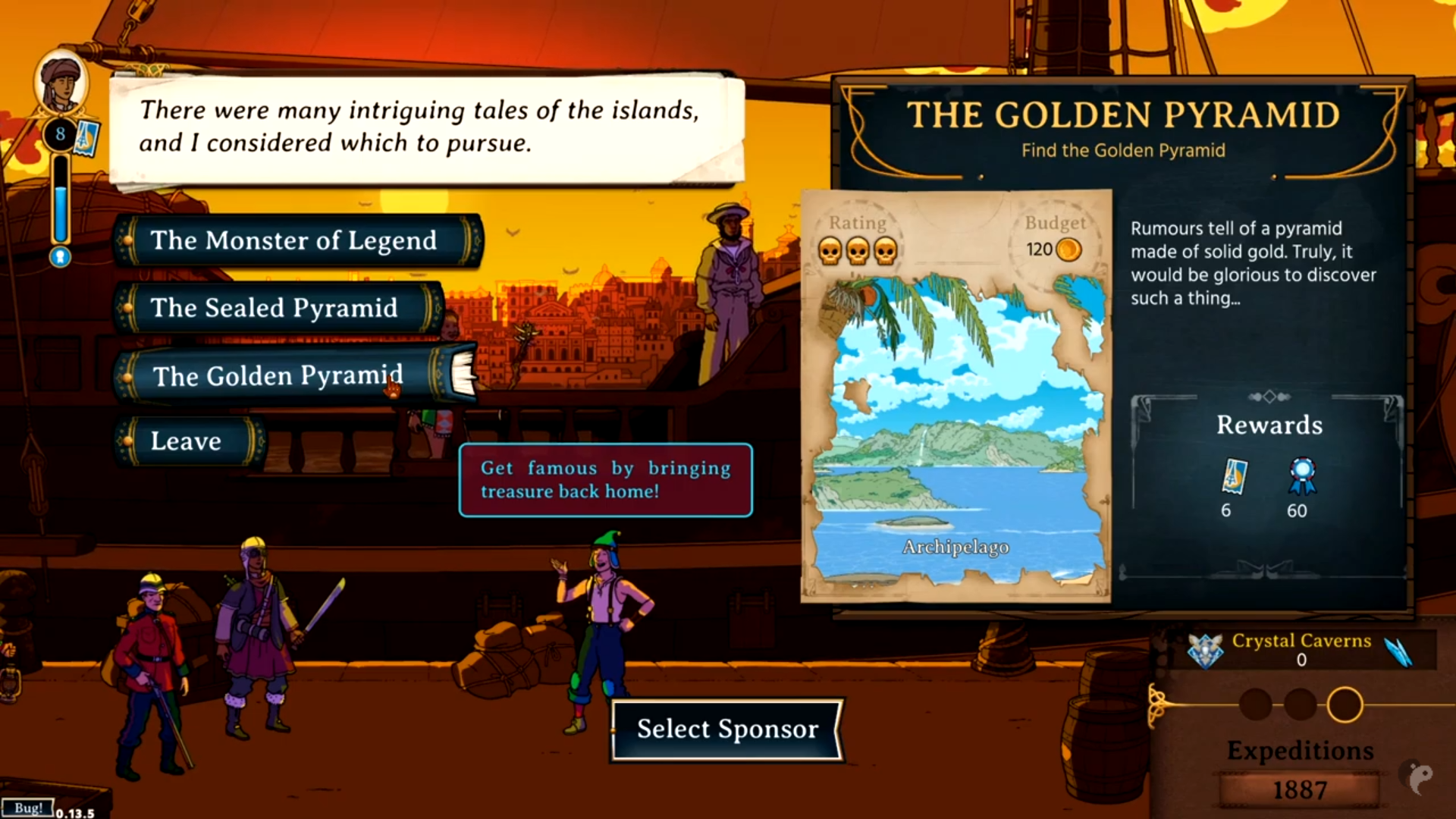This screenshot has width=1456, height=819.
Task: Choose The Monster of Legend expedition
Action: click(x=294, y=241)
